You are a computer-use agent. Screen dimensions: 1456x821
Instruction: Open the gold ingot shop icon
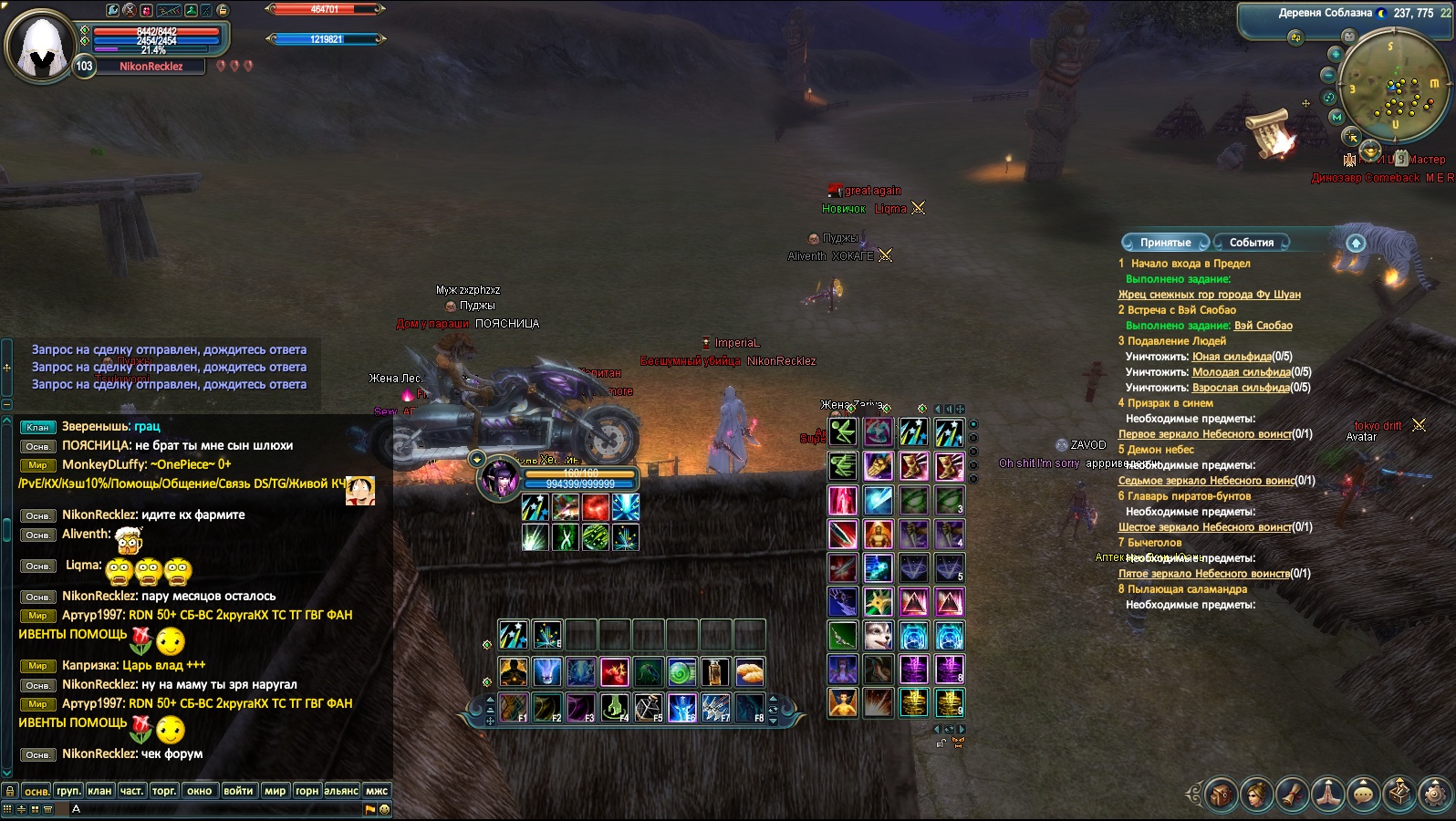point(1370,149)
